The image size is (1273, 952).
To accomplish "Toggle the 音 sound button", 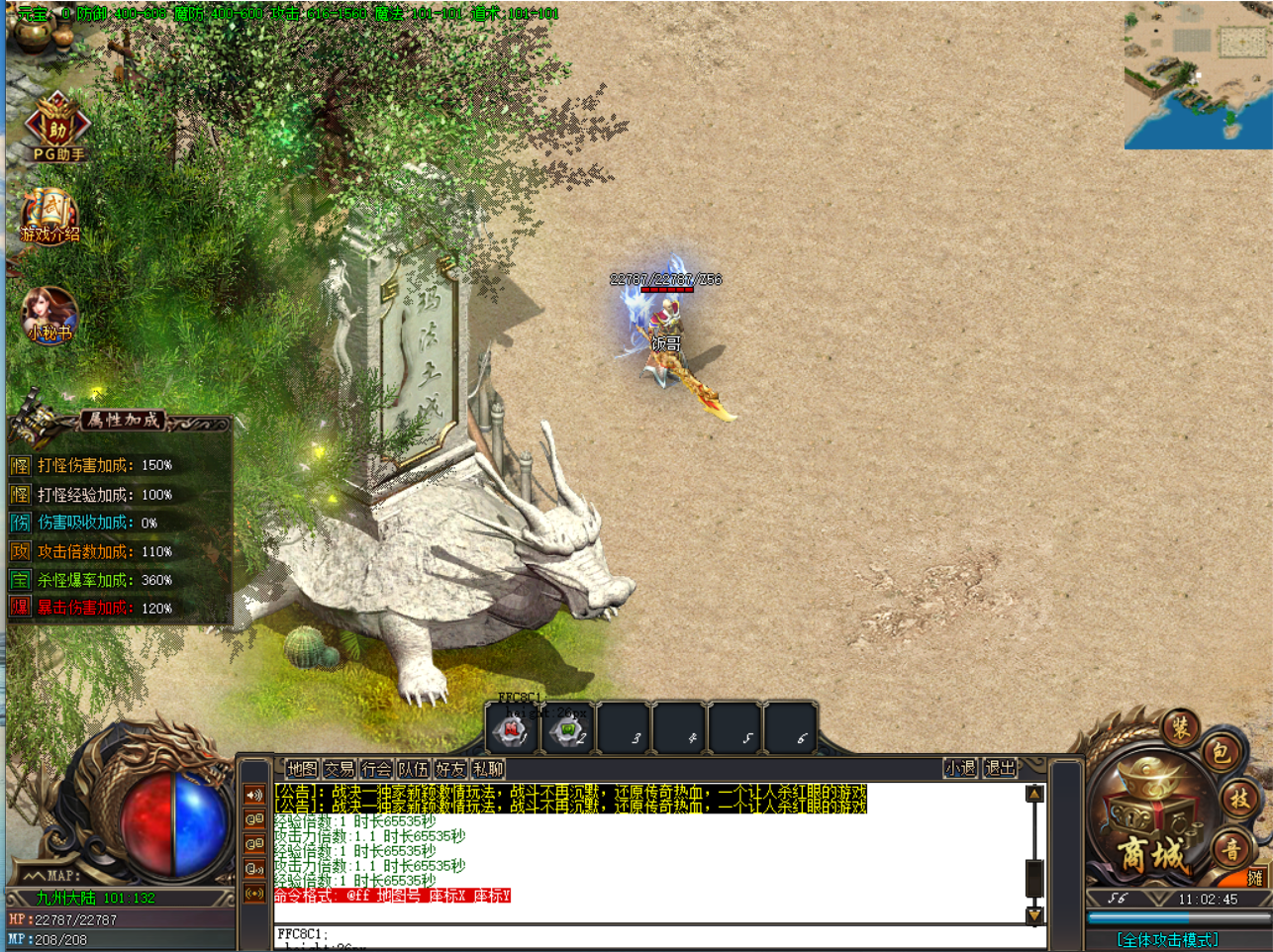I will (x=1231, y=848).
